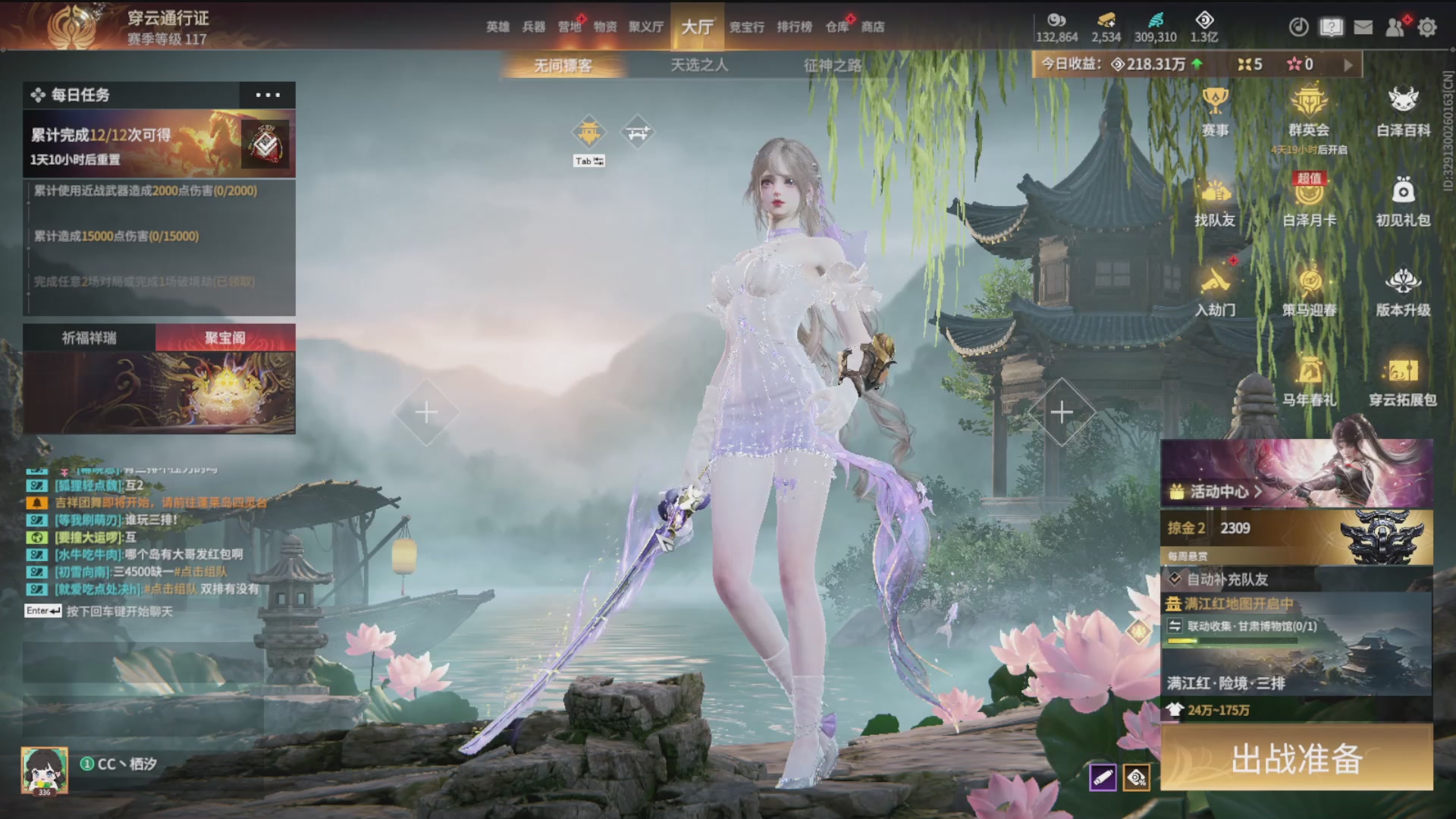Click the player avatar CC丶栖汐
This screenshot has height=819, width=1456.
45,769
